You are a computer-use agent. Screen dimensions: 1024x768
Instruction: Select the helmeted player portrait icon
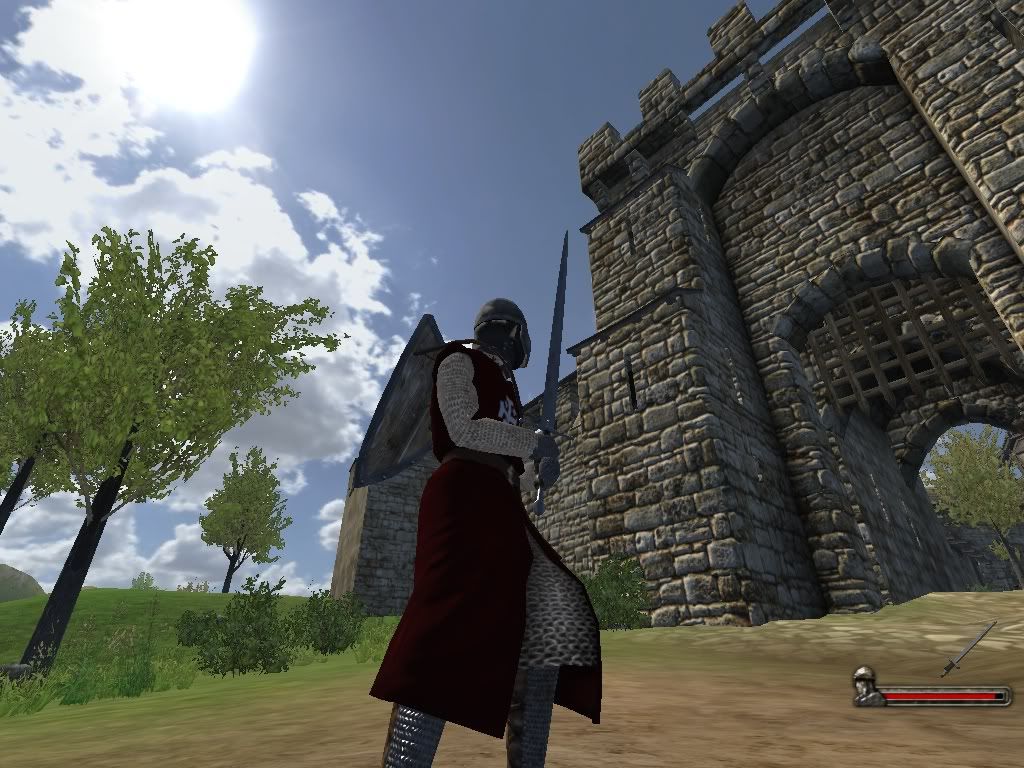pyautogui.click(x=866, y=687)
